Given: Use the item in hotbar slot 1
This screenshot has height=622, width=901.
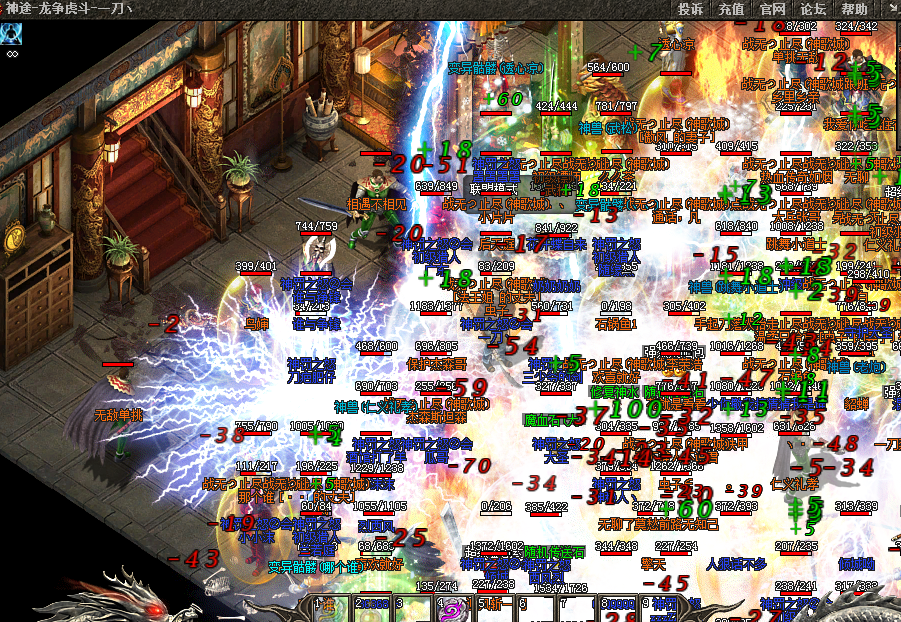Looking at the screenshot, I should [330, 609].
